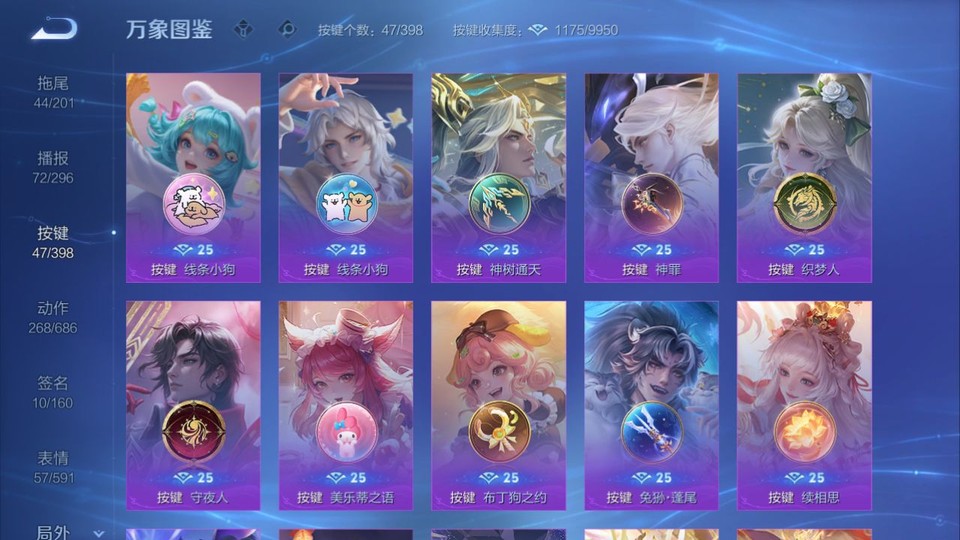
Task: Click the magnifier search icon beside 万象图鉴
Action: (287, 29)
